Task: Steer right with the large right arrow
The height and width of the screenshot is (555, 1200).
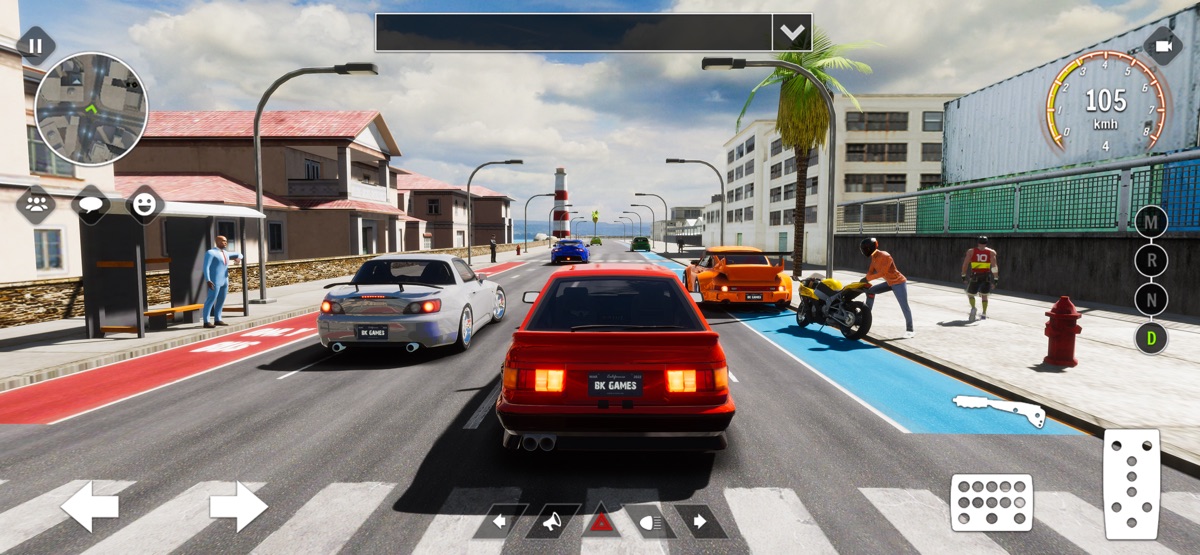Action: (x=238, y=506)
